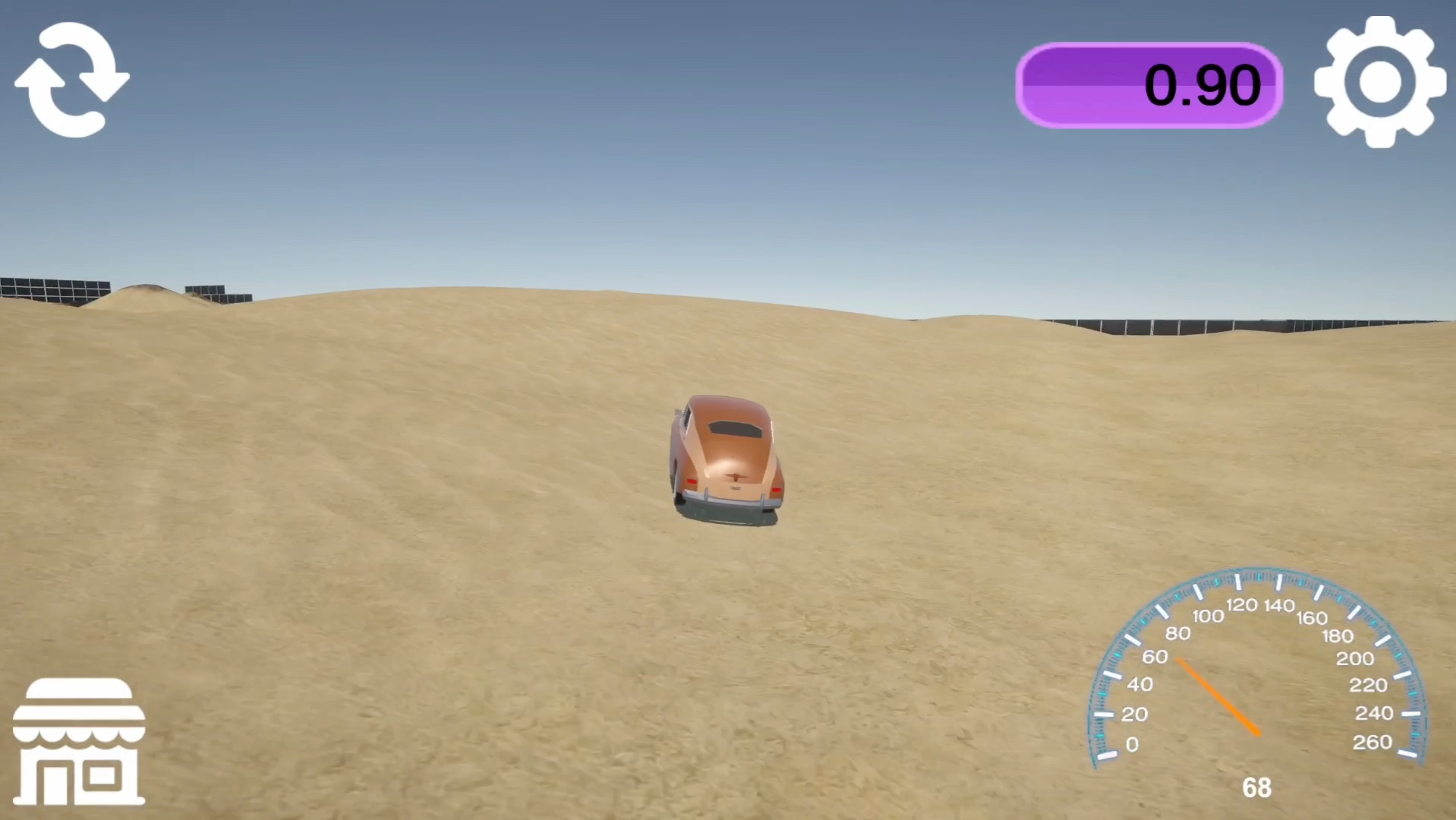Tap the 0 mark on the speedometer dial
Screen dimensions: 1456x820
(1133, 744)
